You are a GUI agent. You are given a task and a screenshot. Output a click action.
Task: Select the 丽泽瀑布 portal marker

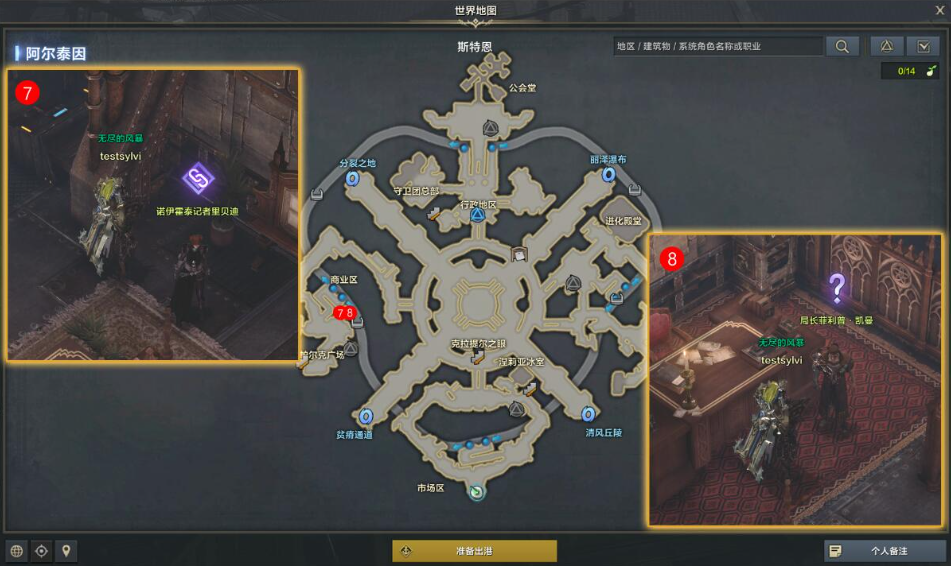[x=608, y=175]
